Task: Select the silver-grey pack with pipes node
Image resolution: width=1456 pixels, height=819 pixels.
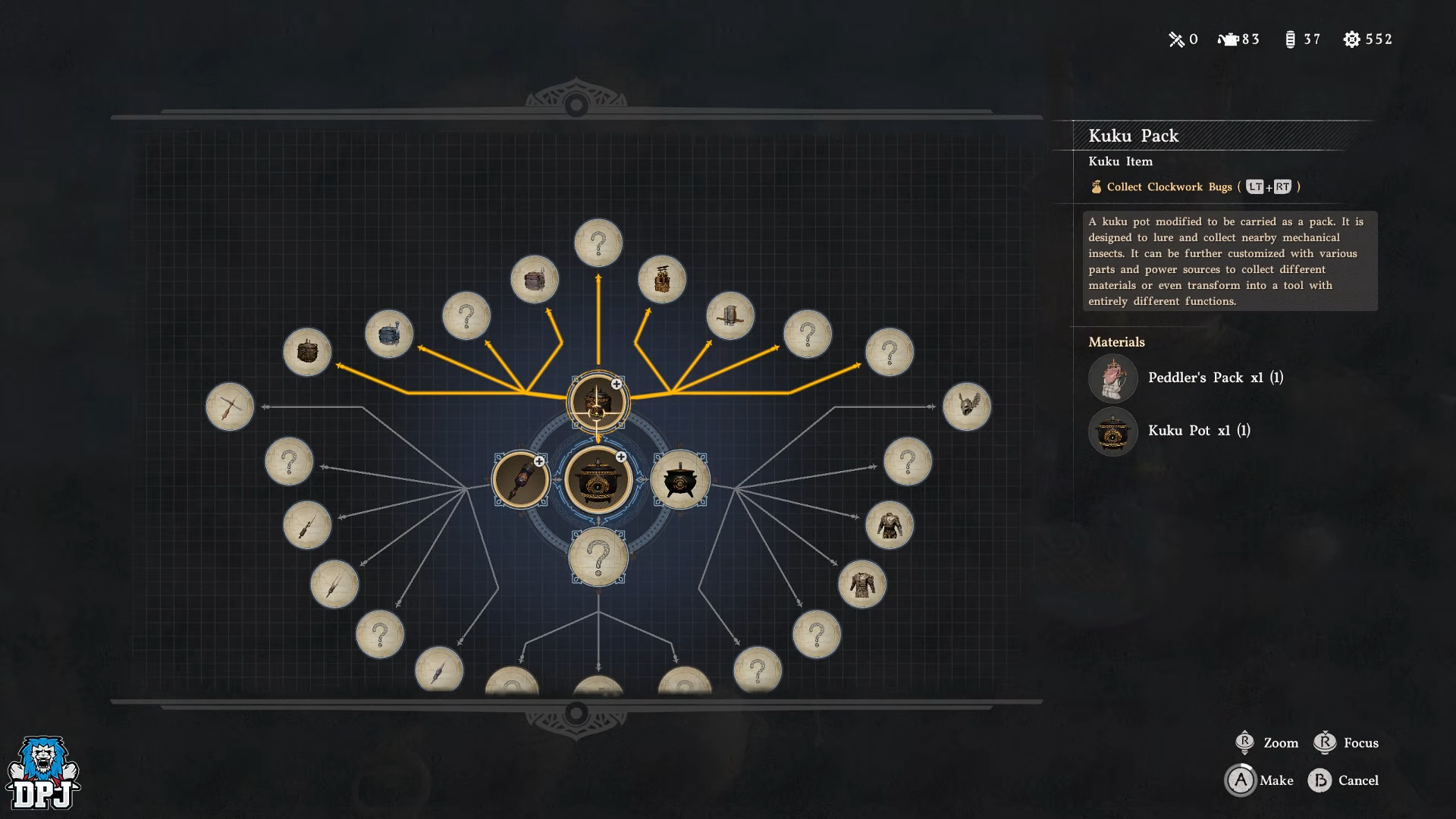Action: tap(730, 315)
